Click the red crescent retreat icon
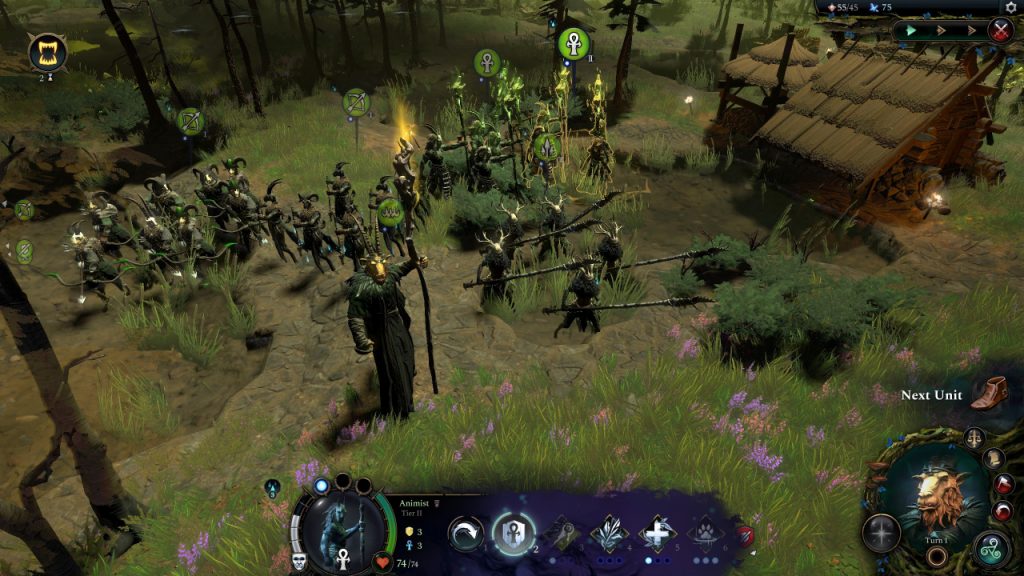The height and width of the screenshot is (576, 1024). 1004,511
